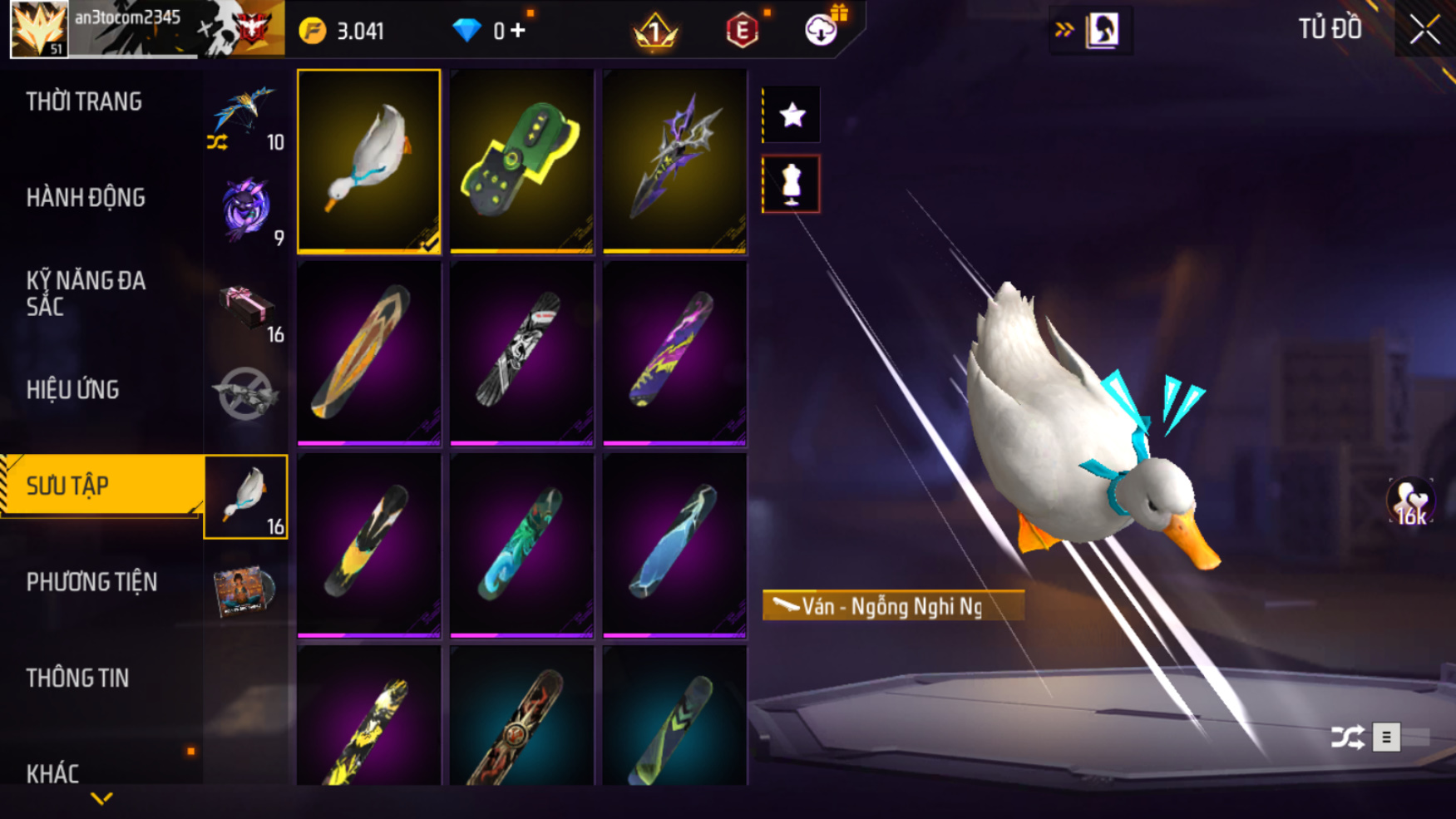Add diamonds with the plus button

[518, 31]
